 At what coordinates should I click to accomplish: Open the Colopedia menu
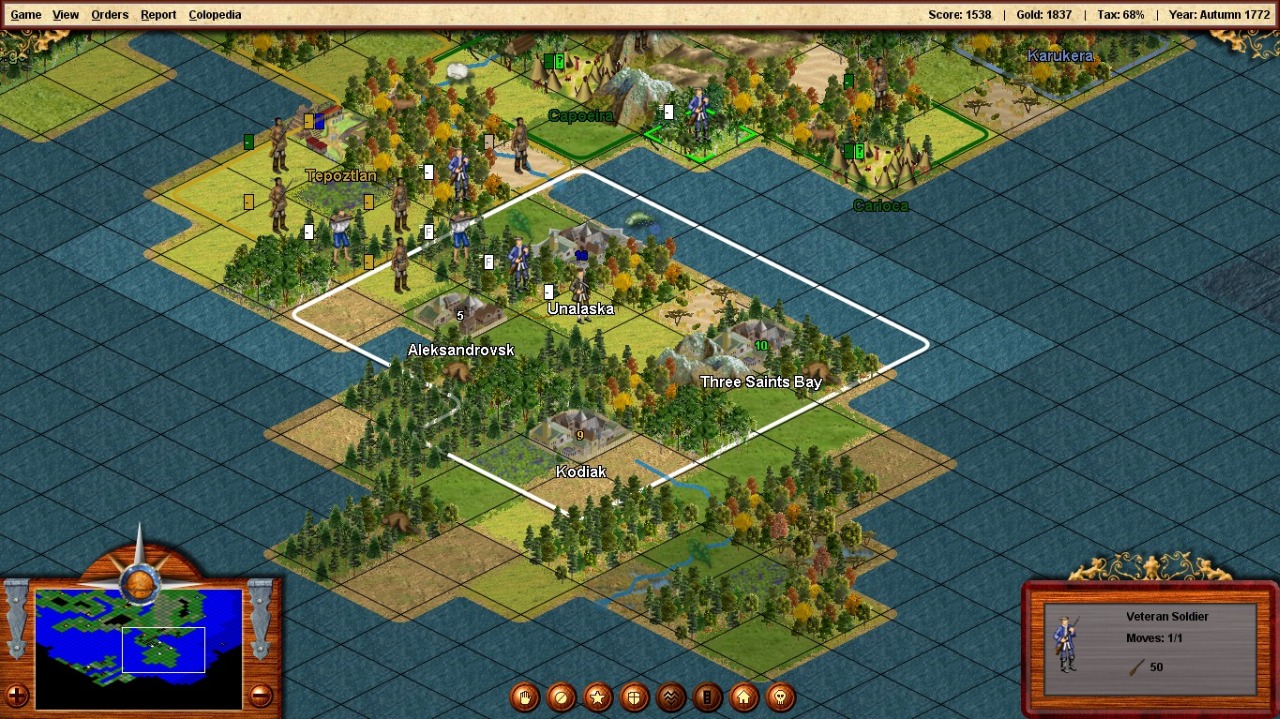215,15
